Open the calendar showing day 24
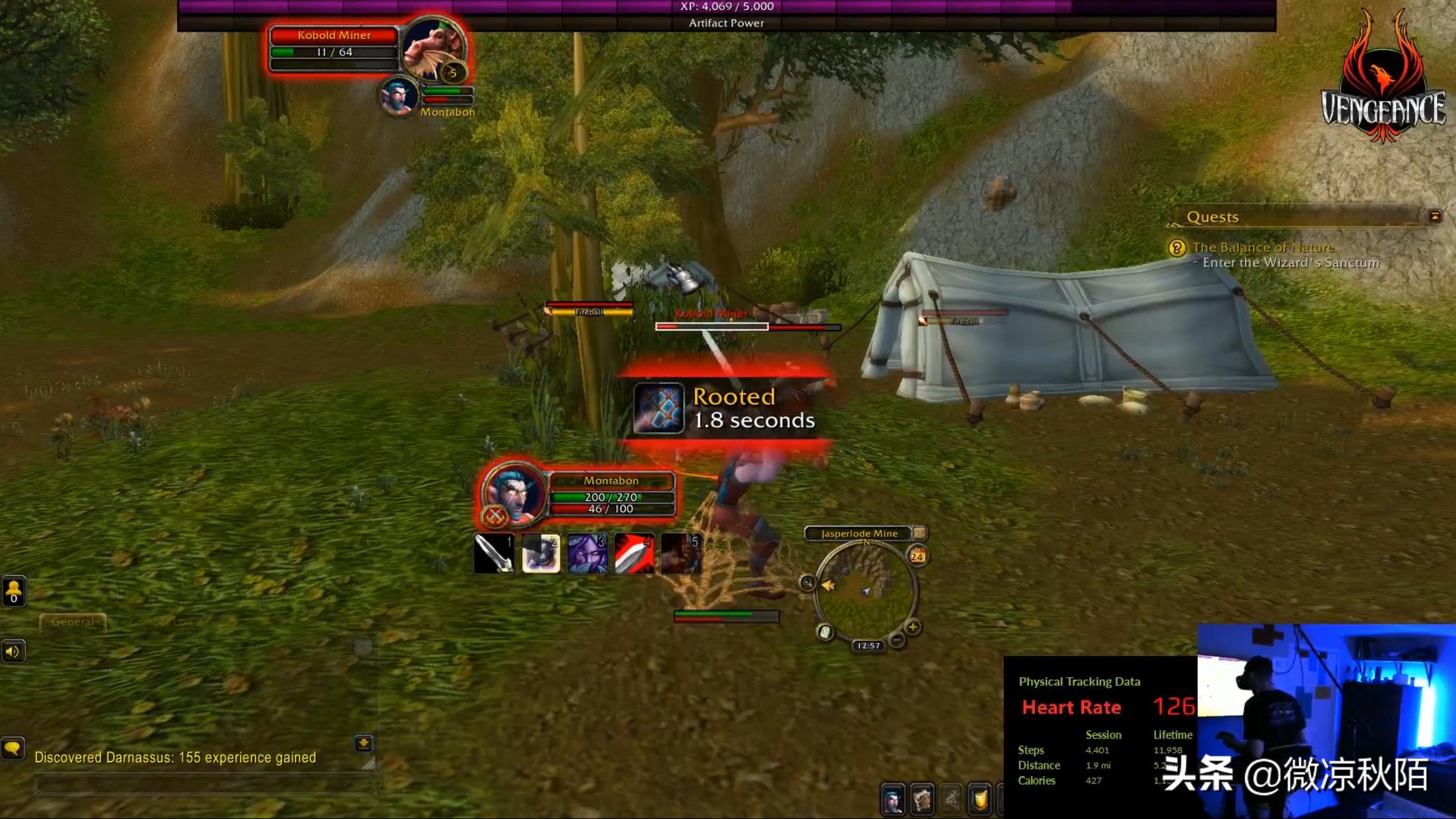 tap(917, 556)
